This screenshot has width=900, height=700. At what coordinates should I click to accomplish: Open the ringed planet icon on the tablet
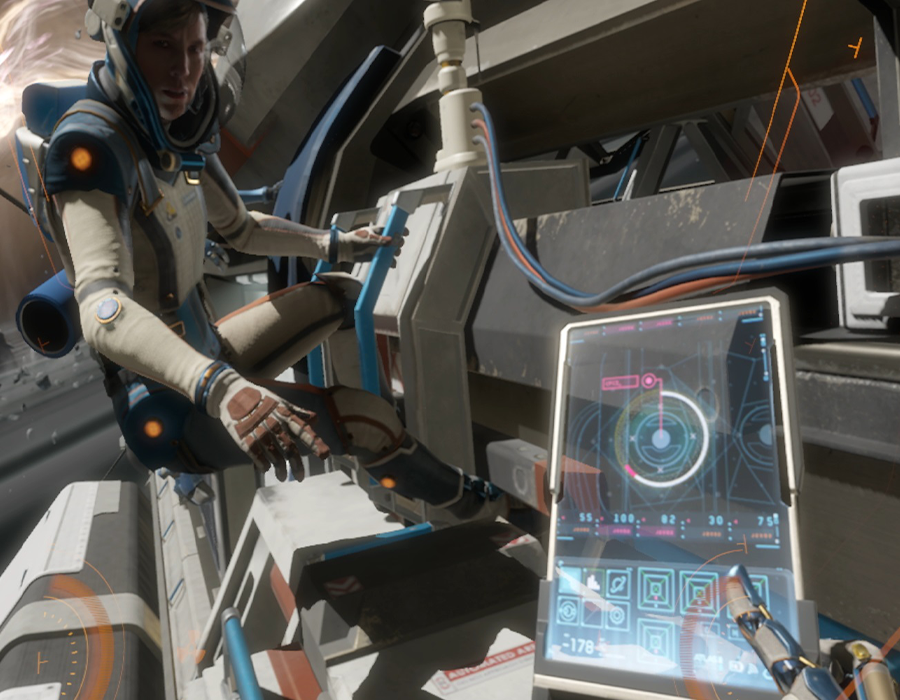618,582
